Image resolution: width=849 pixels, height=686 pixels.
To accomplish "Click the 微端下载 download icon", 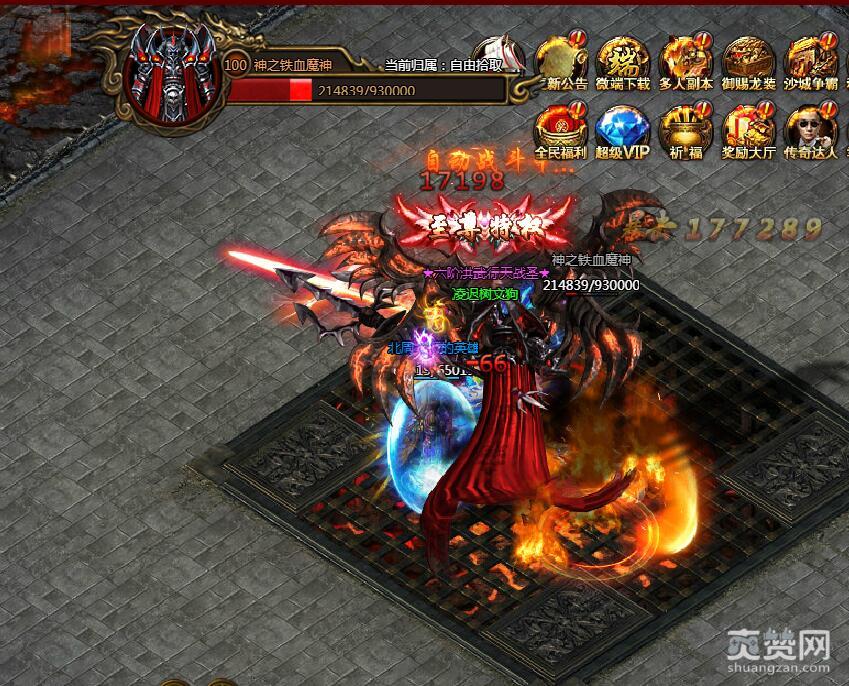I will 622,60.
